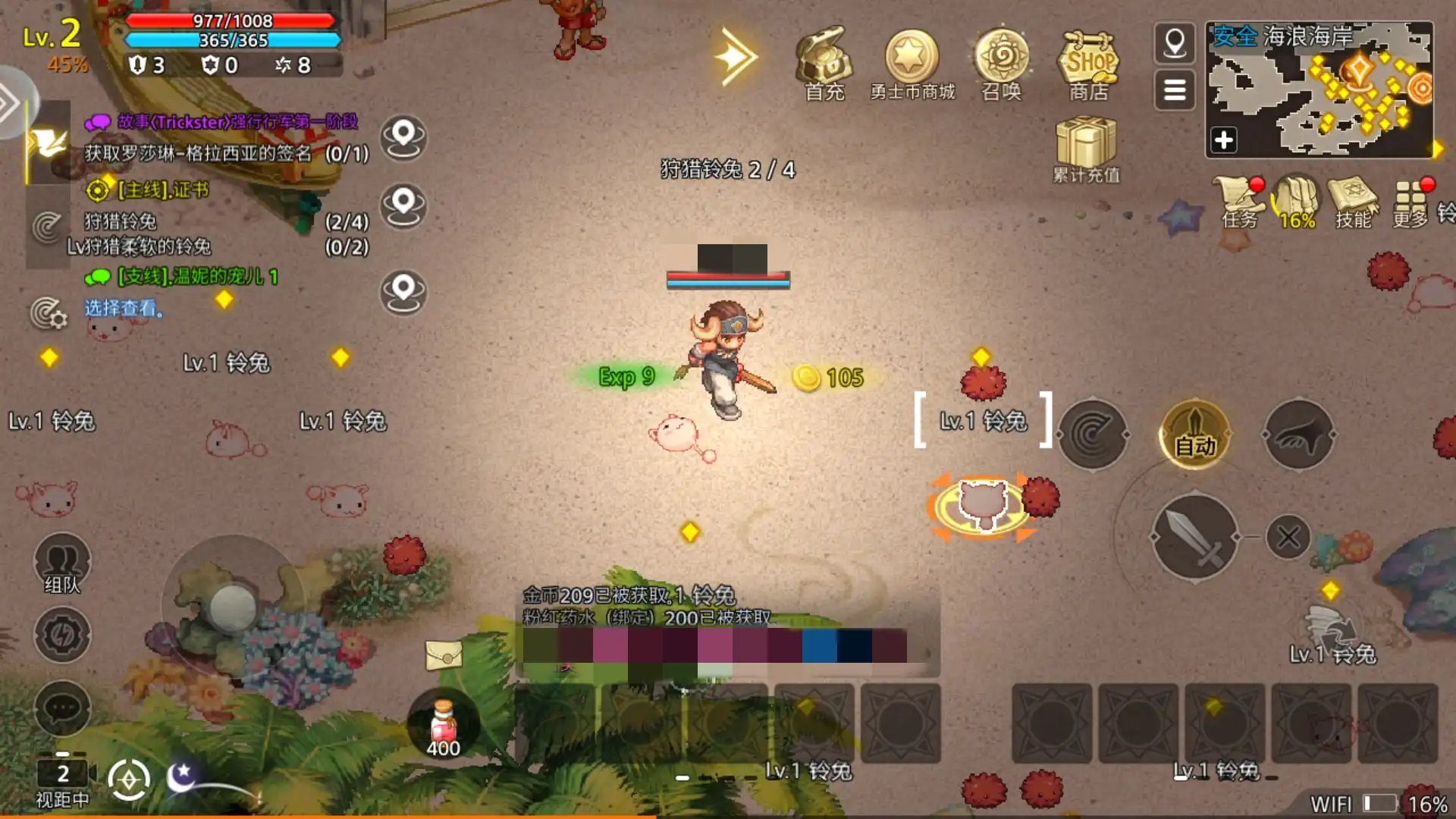The height and width of the screenshot is (819, 1456).
Task: Attack with the sword button
Action: click(1195, 537)
